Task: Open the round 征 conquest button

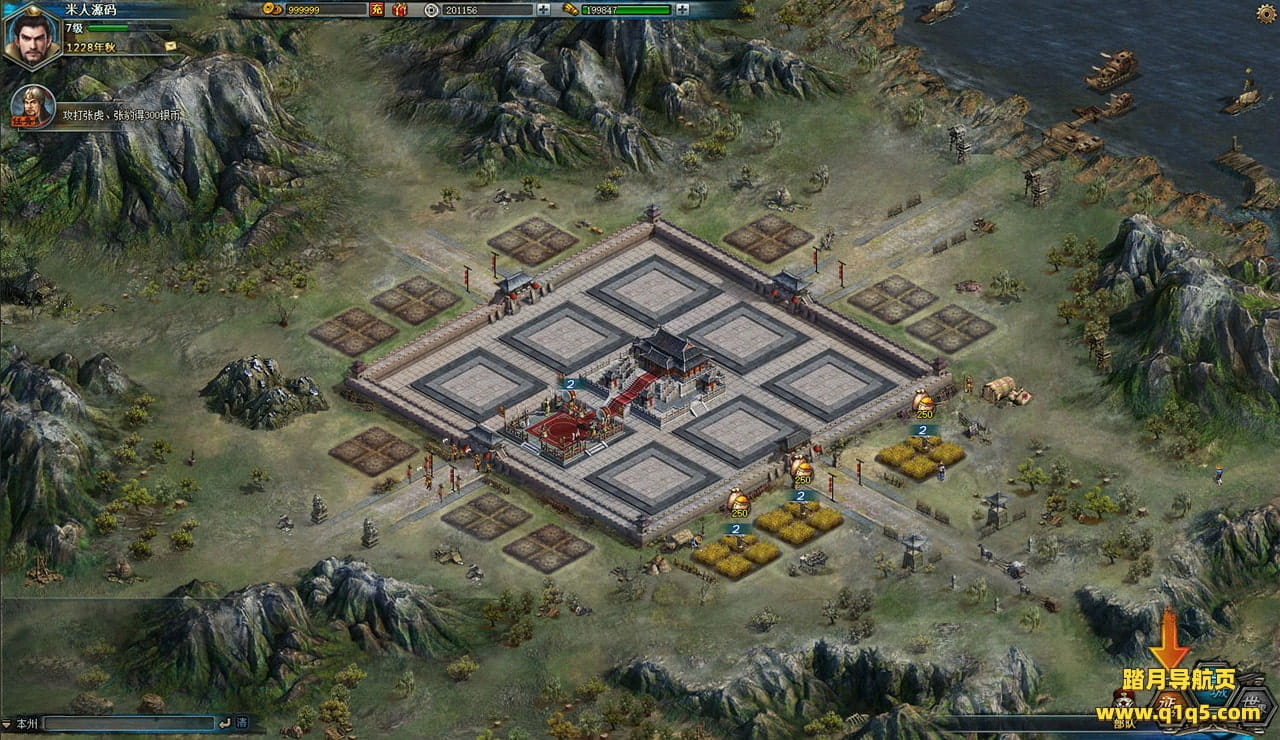Action: click(1170, 703)
